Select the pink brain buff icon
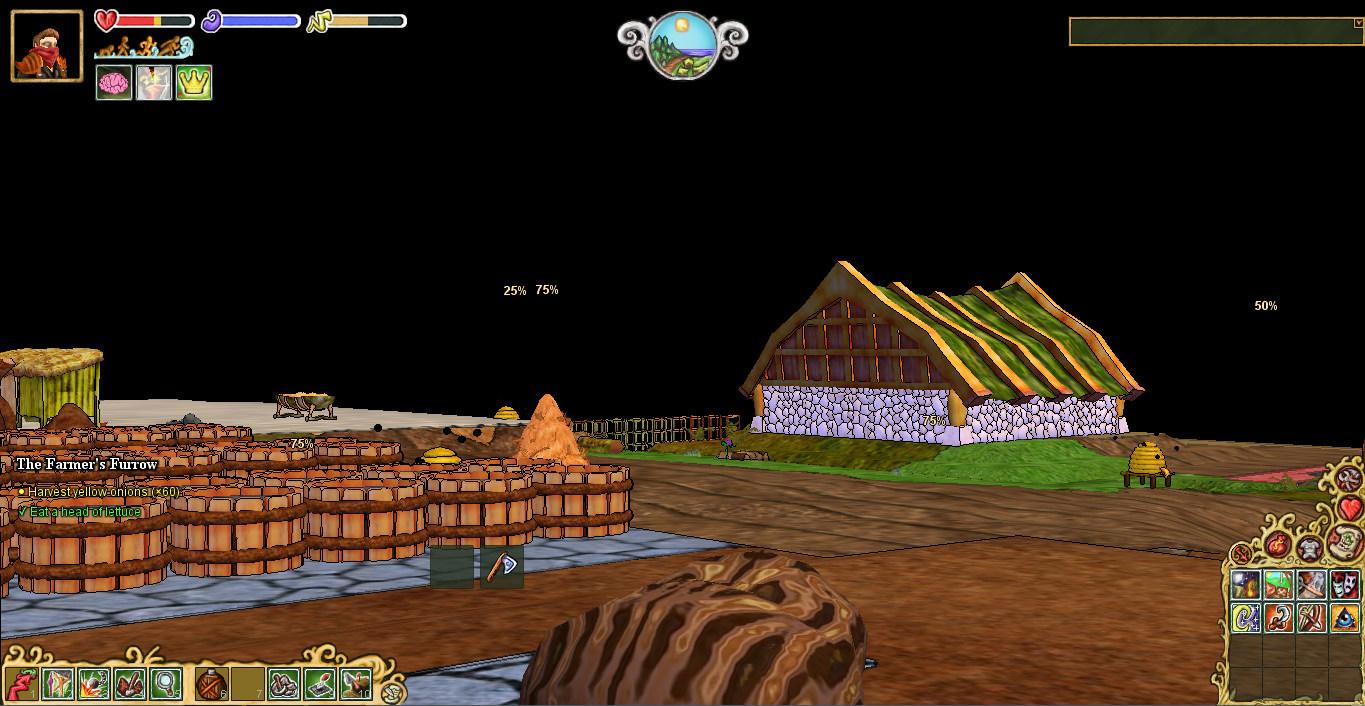Image resolution: width=1365 pixels, height=706 pixels. [114, 83]
